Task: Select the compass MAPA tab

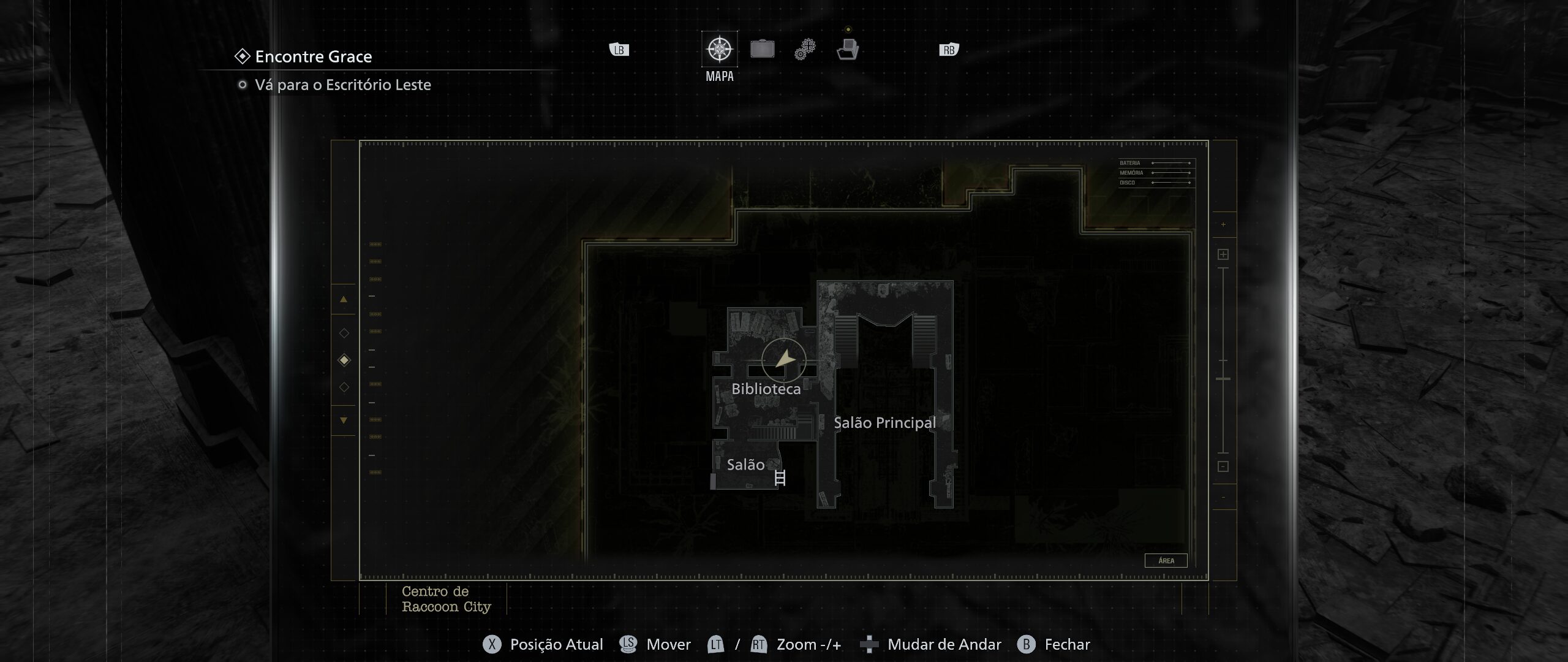Action: click(719, 49)
